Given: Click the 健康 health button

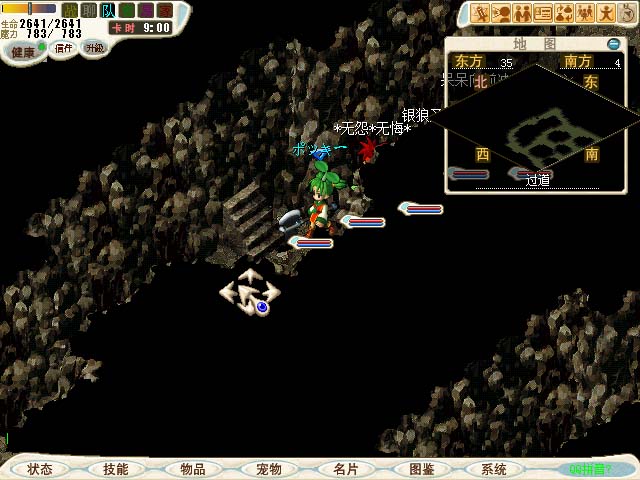Looking at the screenshot, I should pyautogui.click(x=24, y=49).
